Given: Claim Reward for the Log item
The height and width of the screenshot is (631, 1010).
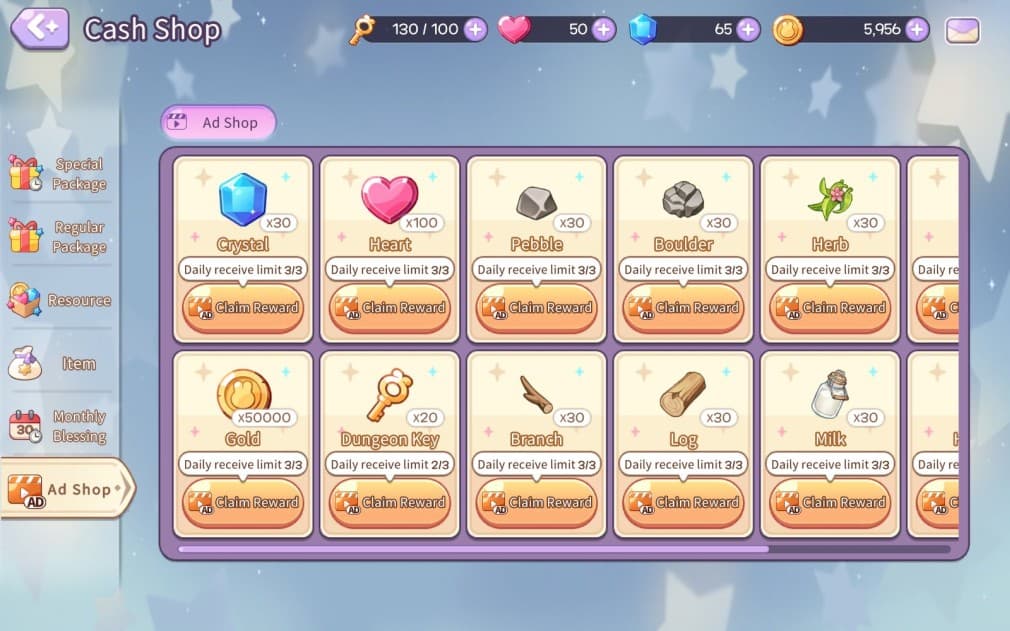Looking at the screenshot, I should [x=683, y=503].
